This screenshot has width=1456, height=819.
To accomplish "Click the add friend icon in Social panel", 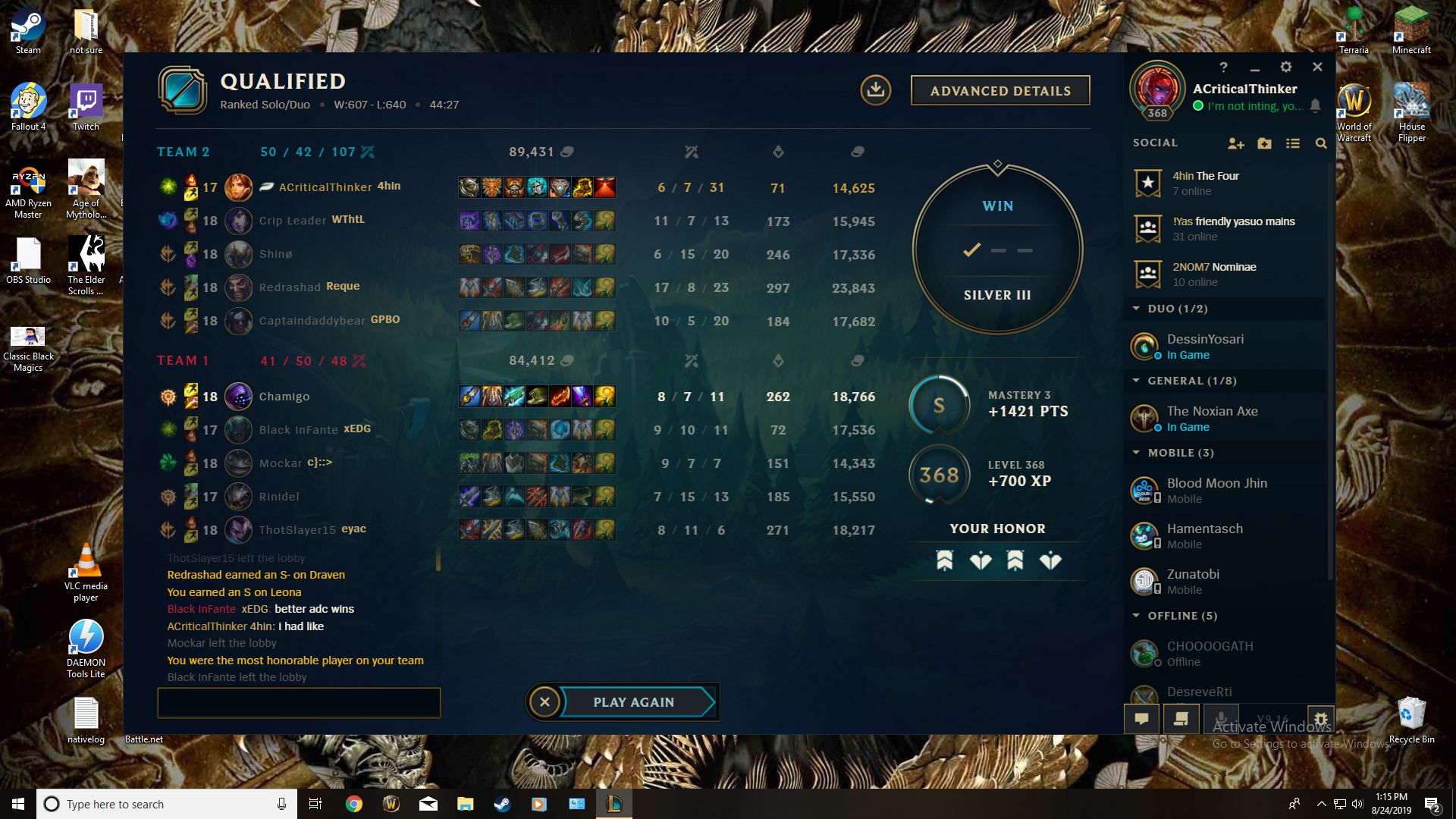I will pyautogui.click(x=1236, y=143).
